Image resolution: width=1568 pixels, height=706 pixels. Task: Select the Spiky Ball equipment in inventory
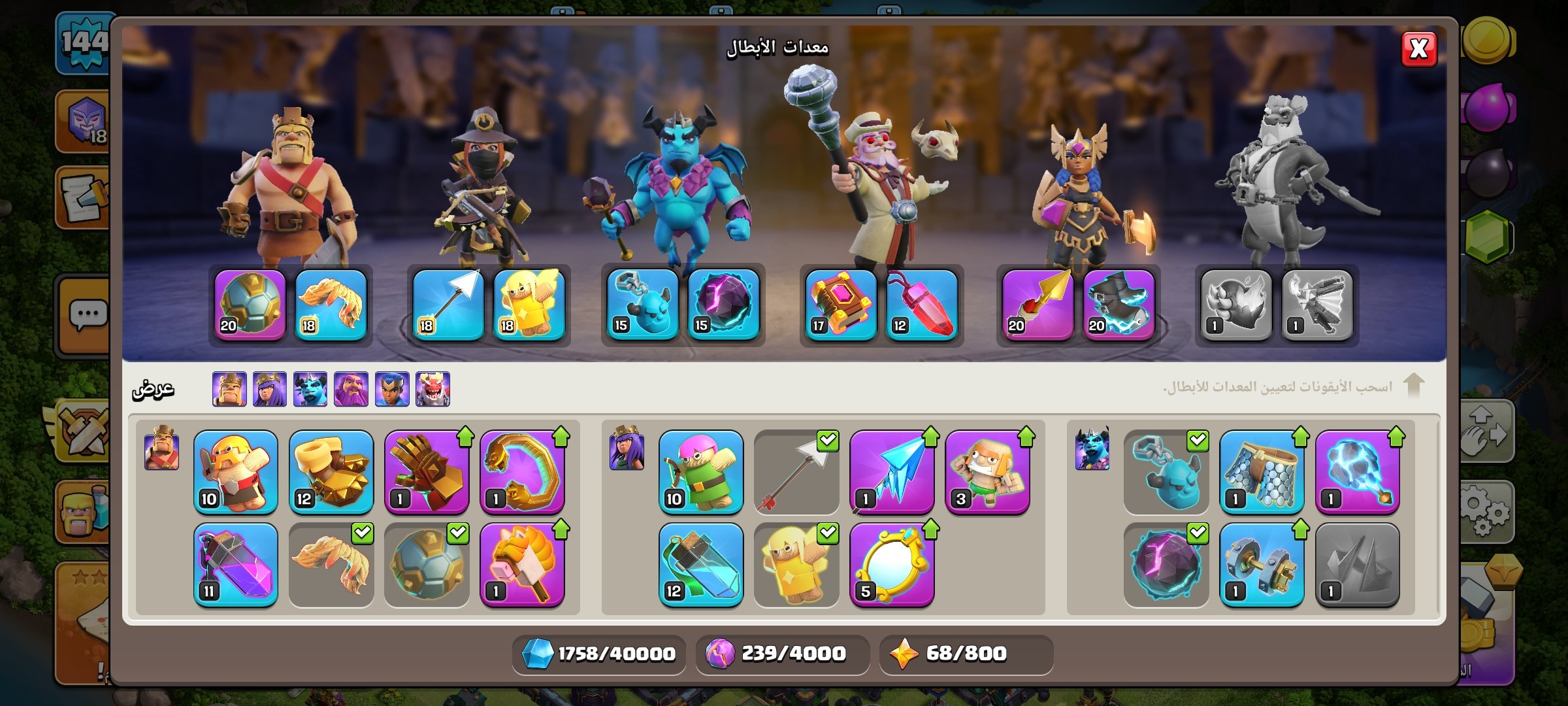[x=427, y=565]
